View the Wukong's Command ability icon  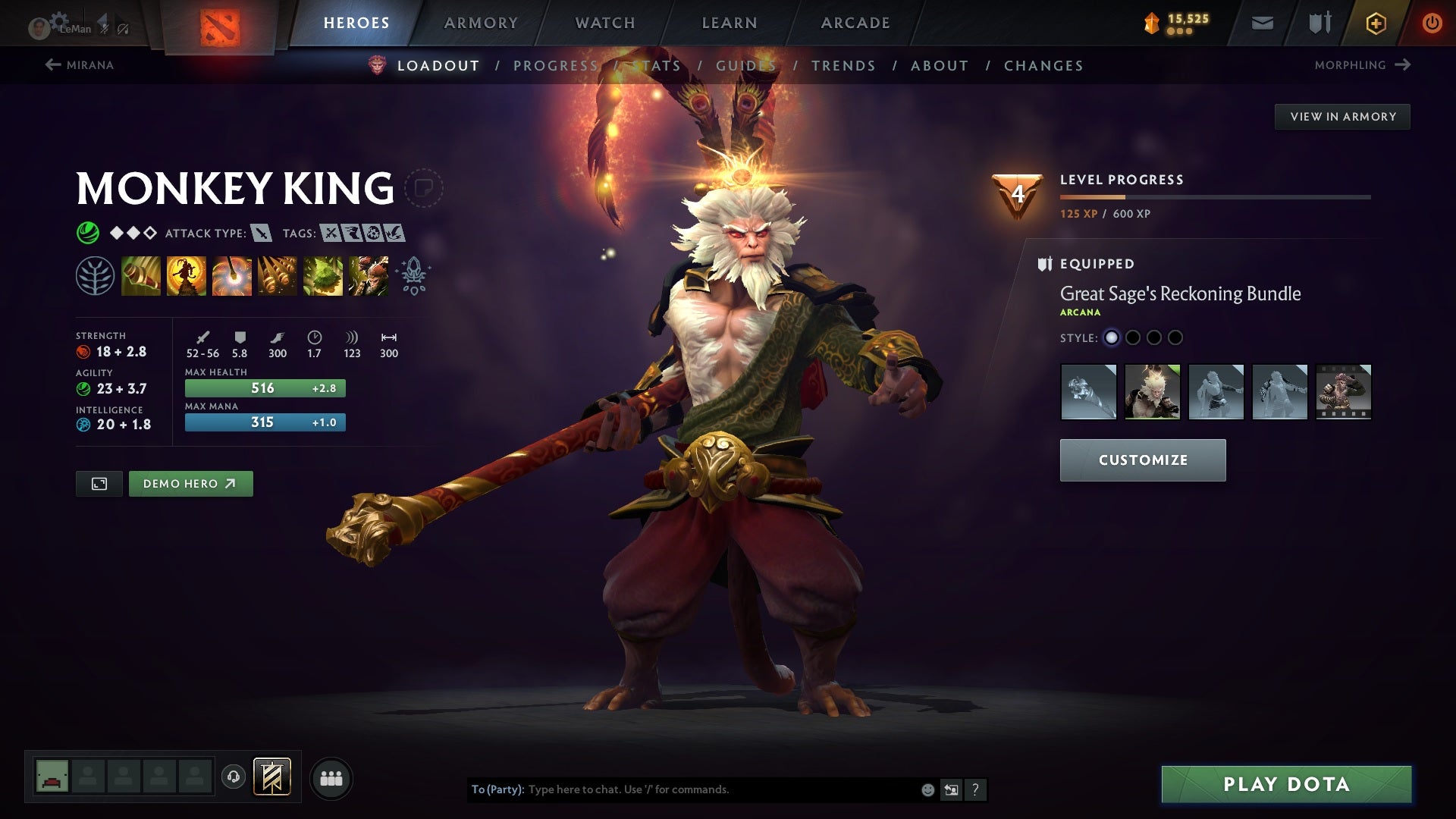368,275
